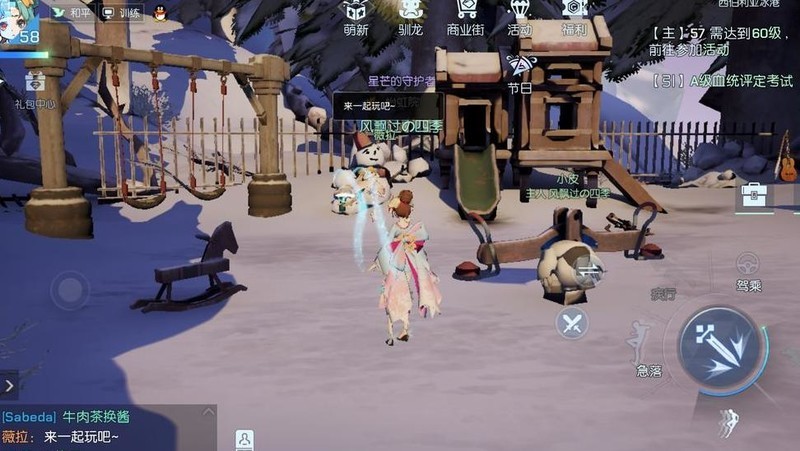Open the 节日 festival event icon

pyautogui.click(x=520, y=72)
